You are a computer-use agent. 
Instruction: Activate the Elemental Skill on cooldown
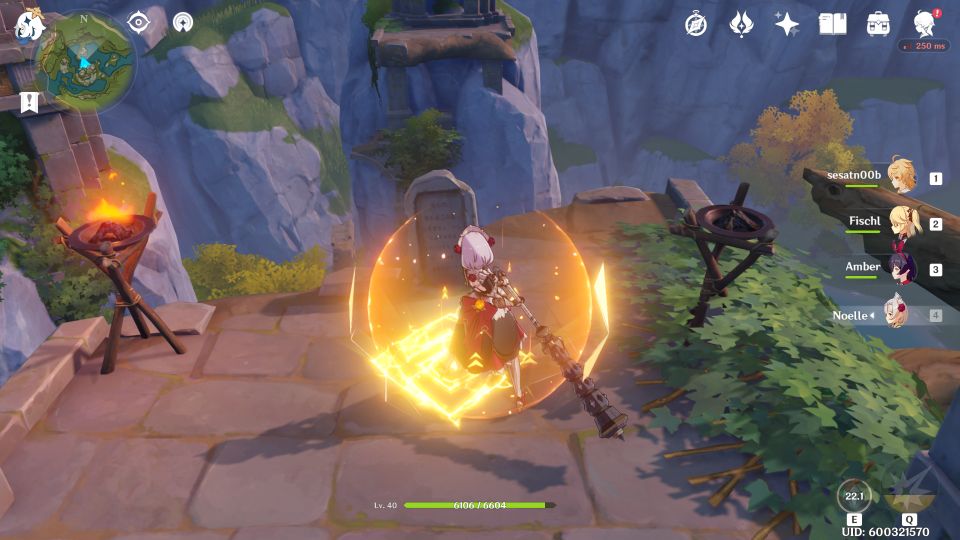click(854, 495)
